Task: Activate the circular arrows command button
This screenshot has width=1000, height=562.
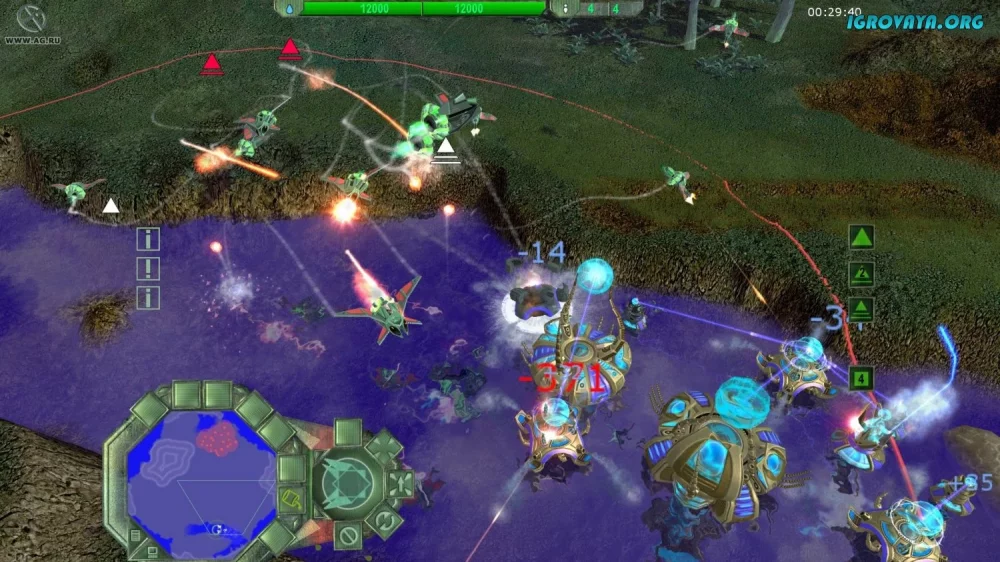Action: click(386, 520)
